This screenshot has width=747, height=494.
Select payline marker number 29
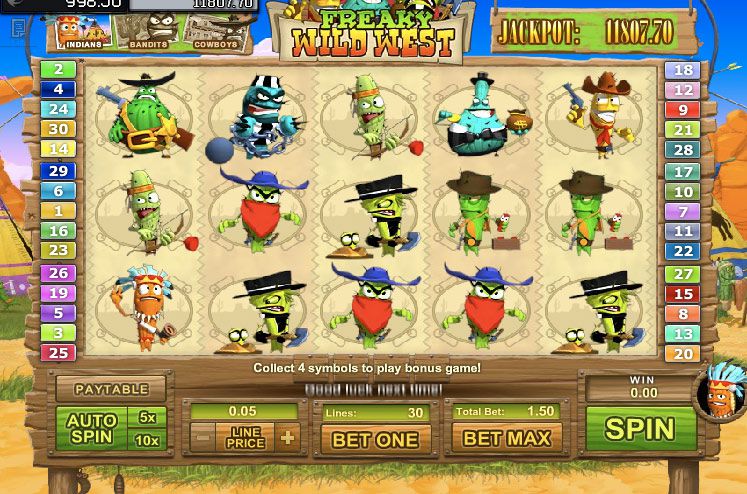point(58,171)
